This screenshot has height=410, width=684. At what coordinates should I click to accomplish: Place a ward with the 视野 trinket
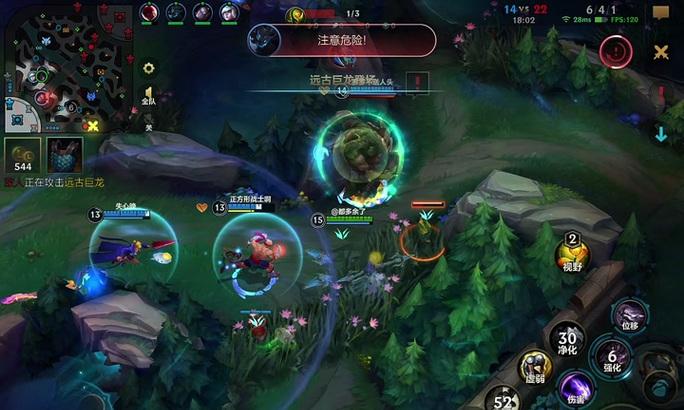[573, 250]
